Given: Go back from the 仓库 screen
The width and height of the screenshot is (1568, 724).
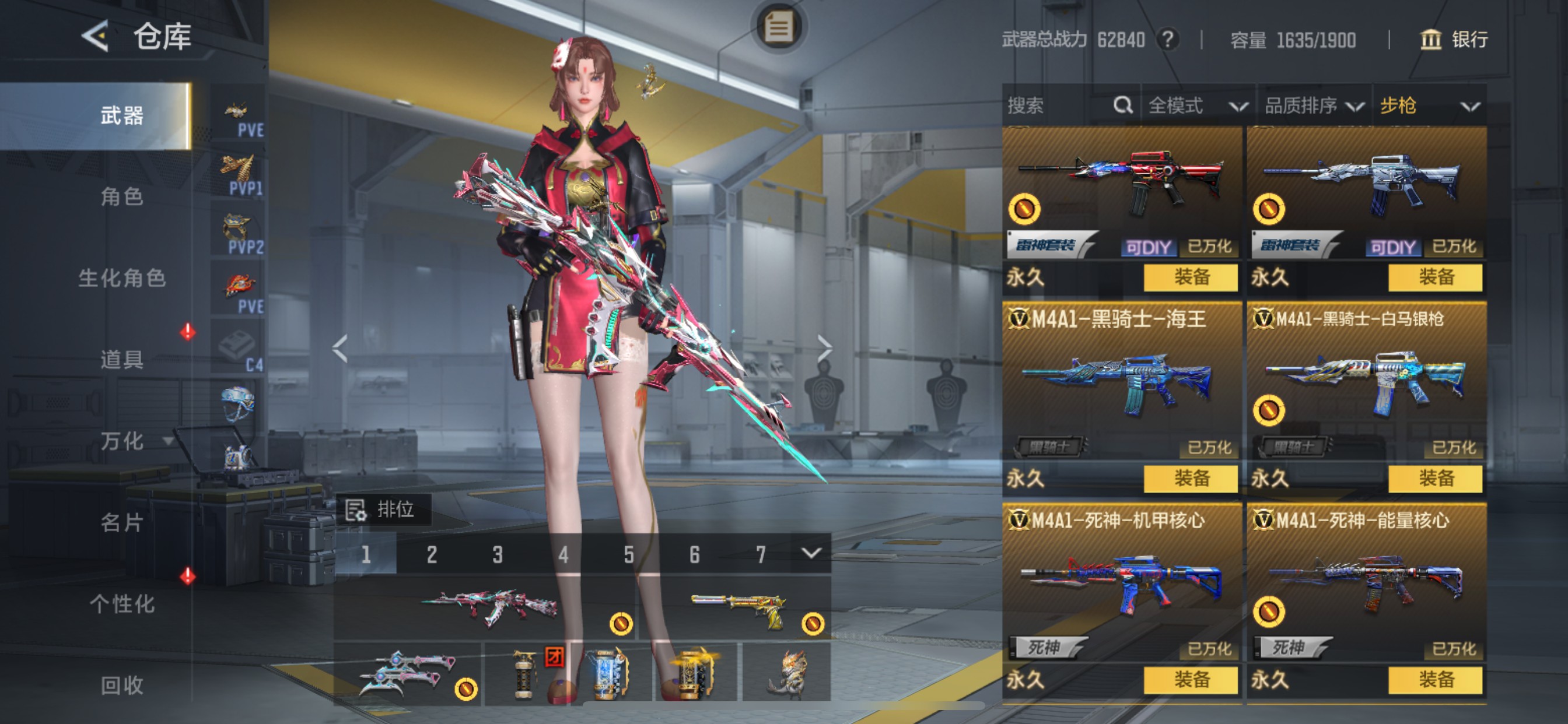Looking at the screenshot, I should [96, 37].
